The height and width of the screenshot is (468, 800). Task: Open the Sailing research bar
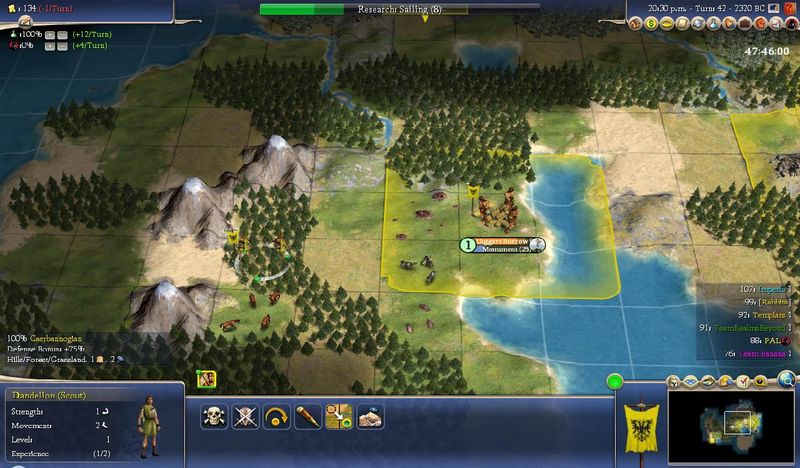(x=400, y=9)
